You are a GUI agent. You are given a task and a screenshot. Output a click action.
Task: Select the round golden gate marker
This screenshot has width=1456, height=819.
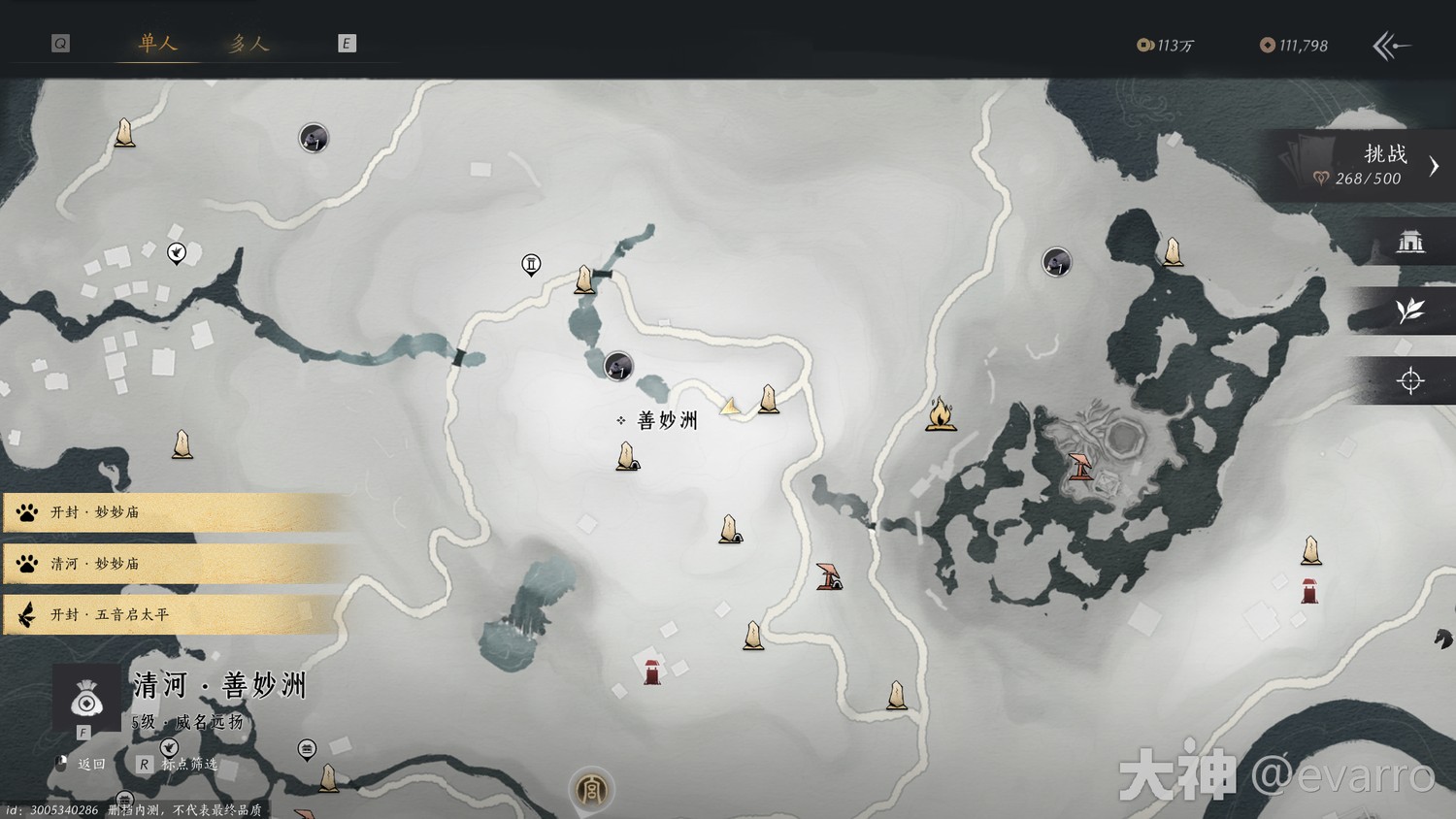coord(591,790)
